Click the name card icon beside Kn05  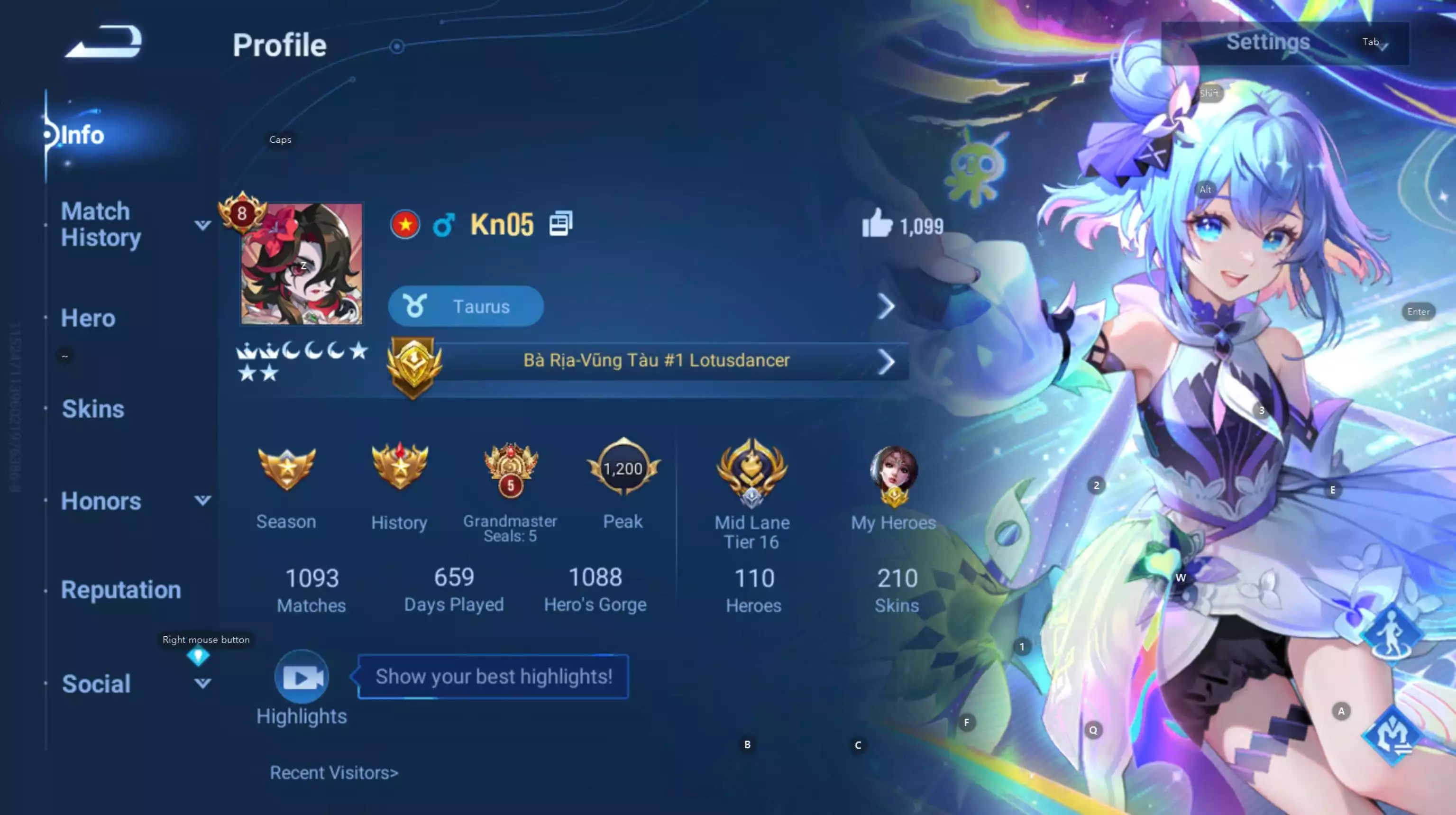pyautogui.click(x=561, y=224)
